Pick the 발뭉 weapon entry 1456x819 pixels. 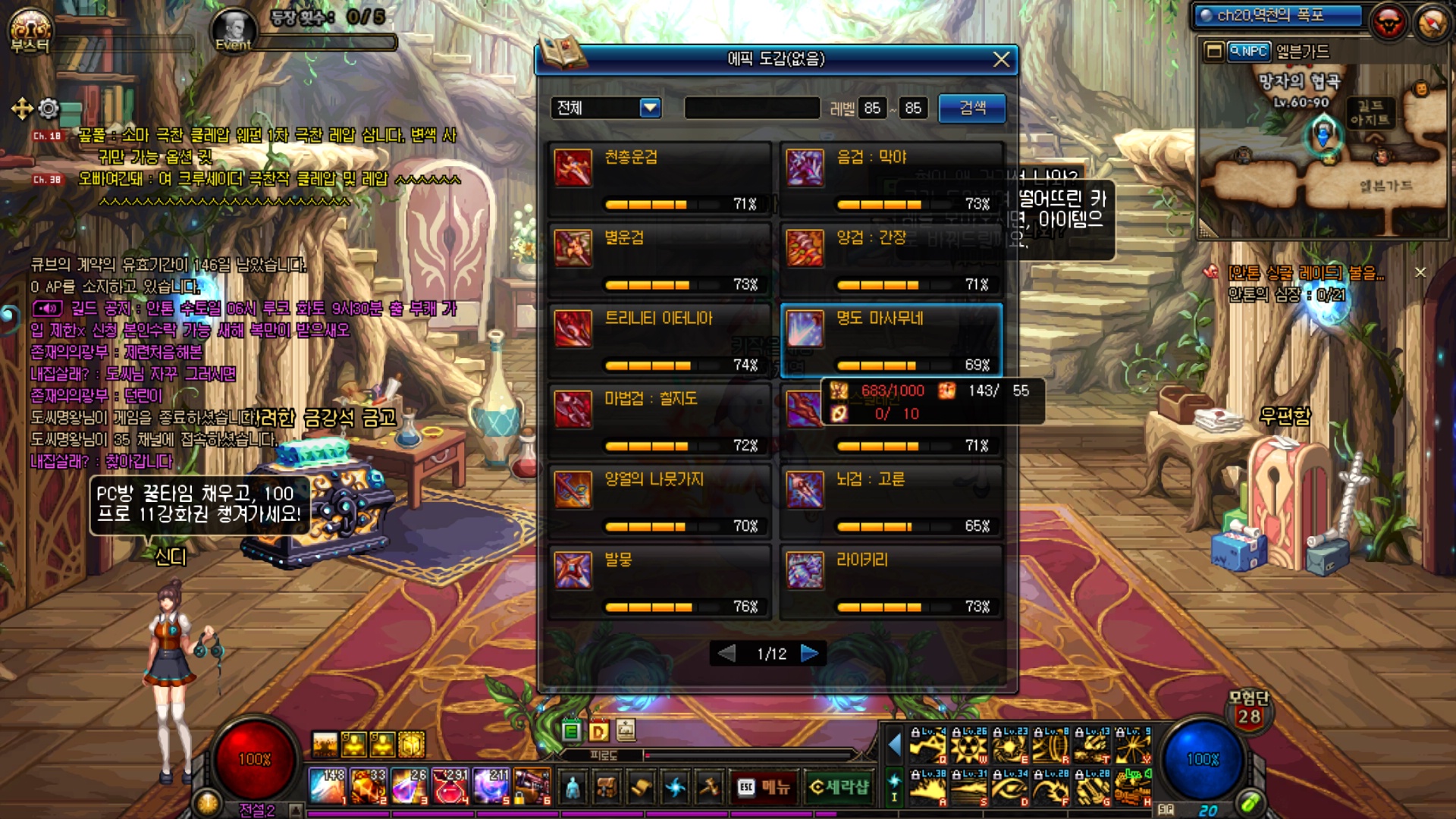(x=658, y=582)
